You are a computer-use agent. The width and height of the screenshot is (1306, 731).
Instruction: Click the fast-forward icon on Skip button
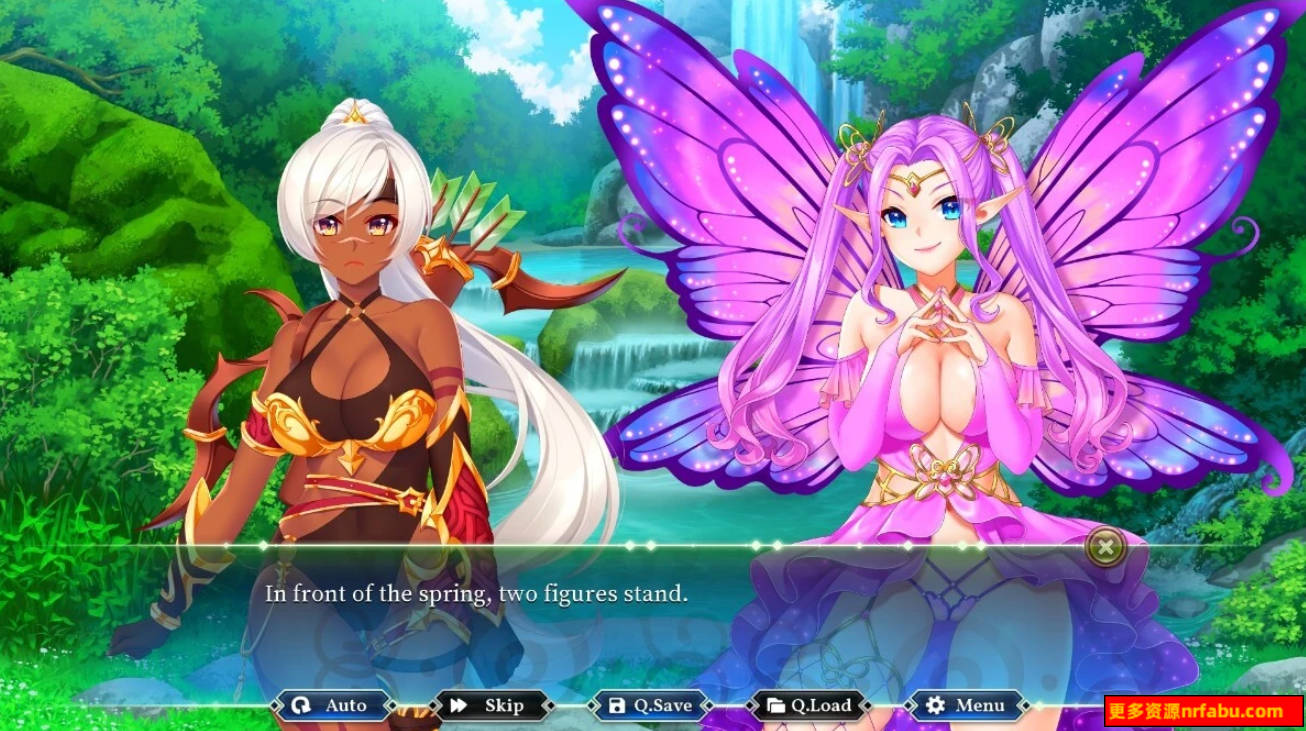pyautogui.click(x=457, y=706)
